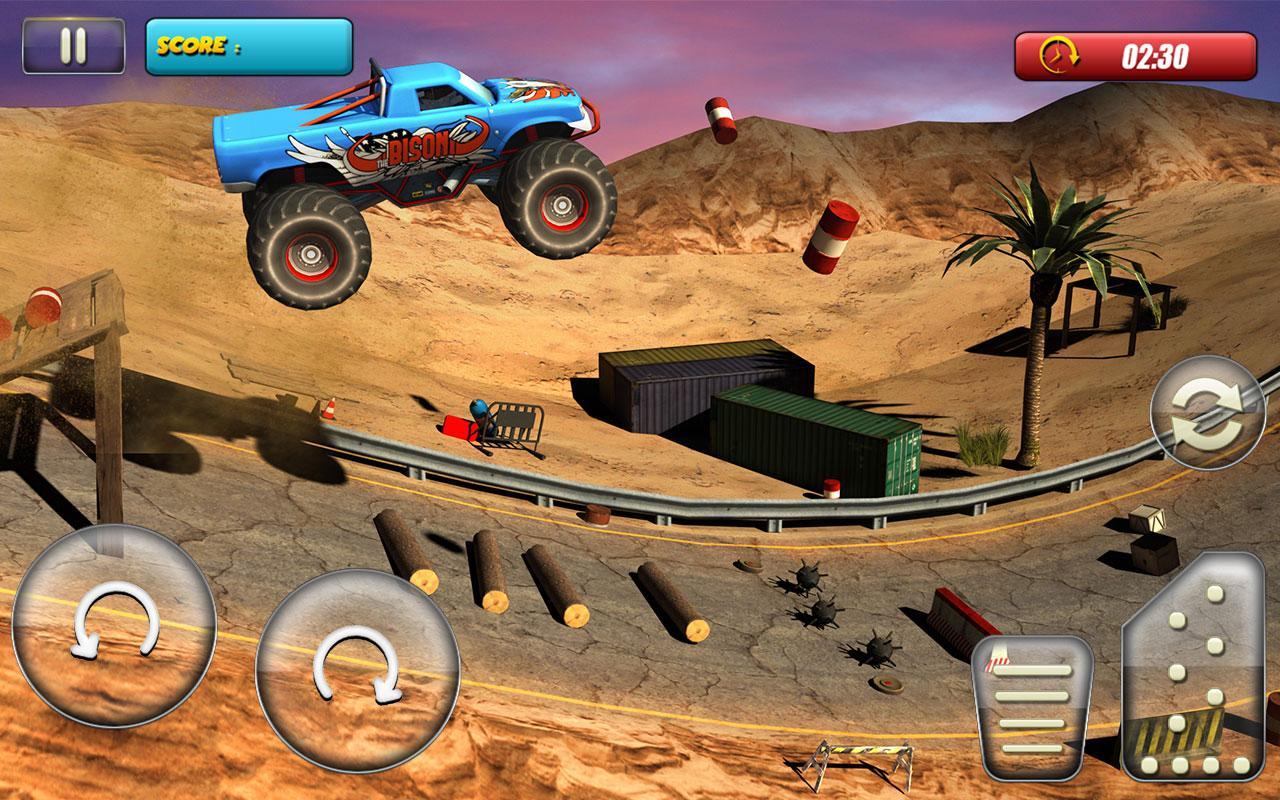
Task: Tap the circular arrows reset button
Action: [1208, 413]
